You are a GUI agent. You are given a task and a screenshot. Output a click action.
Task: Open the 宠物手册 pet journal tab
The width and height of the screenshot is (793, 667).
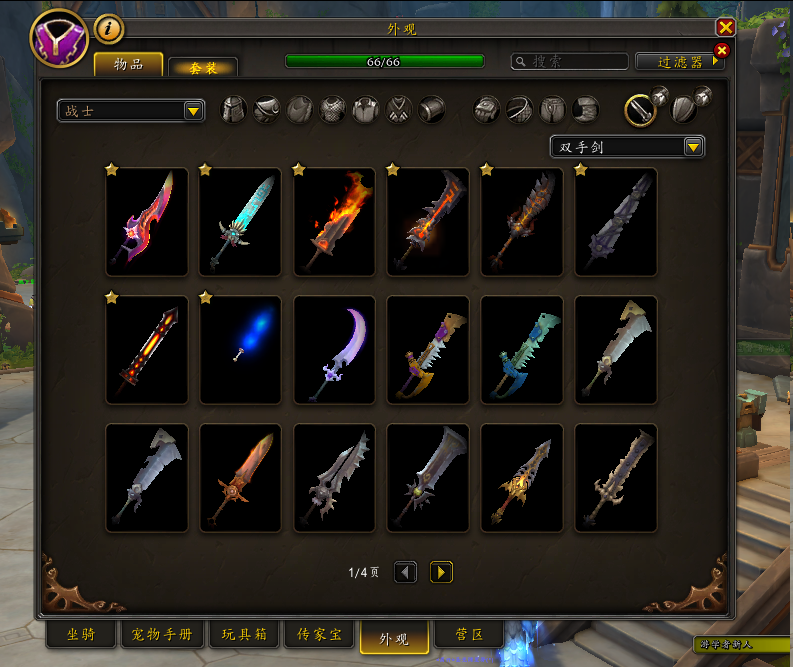pos(163,635)
